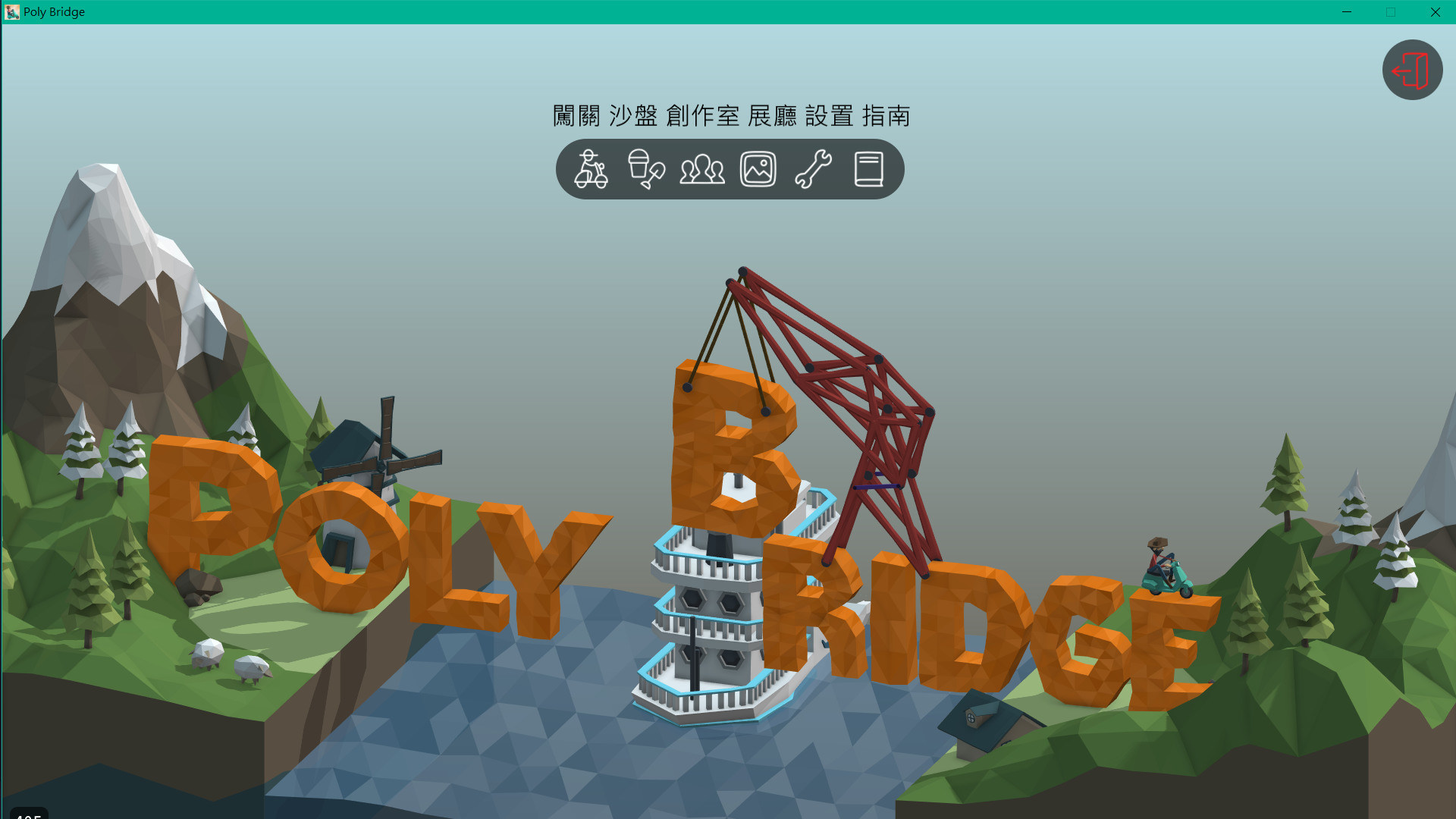
Task: Switch to 展廳
Action: (x=773, y=117)
